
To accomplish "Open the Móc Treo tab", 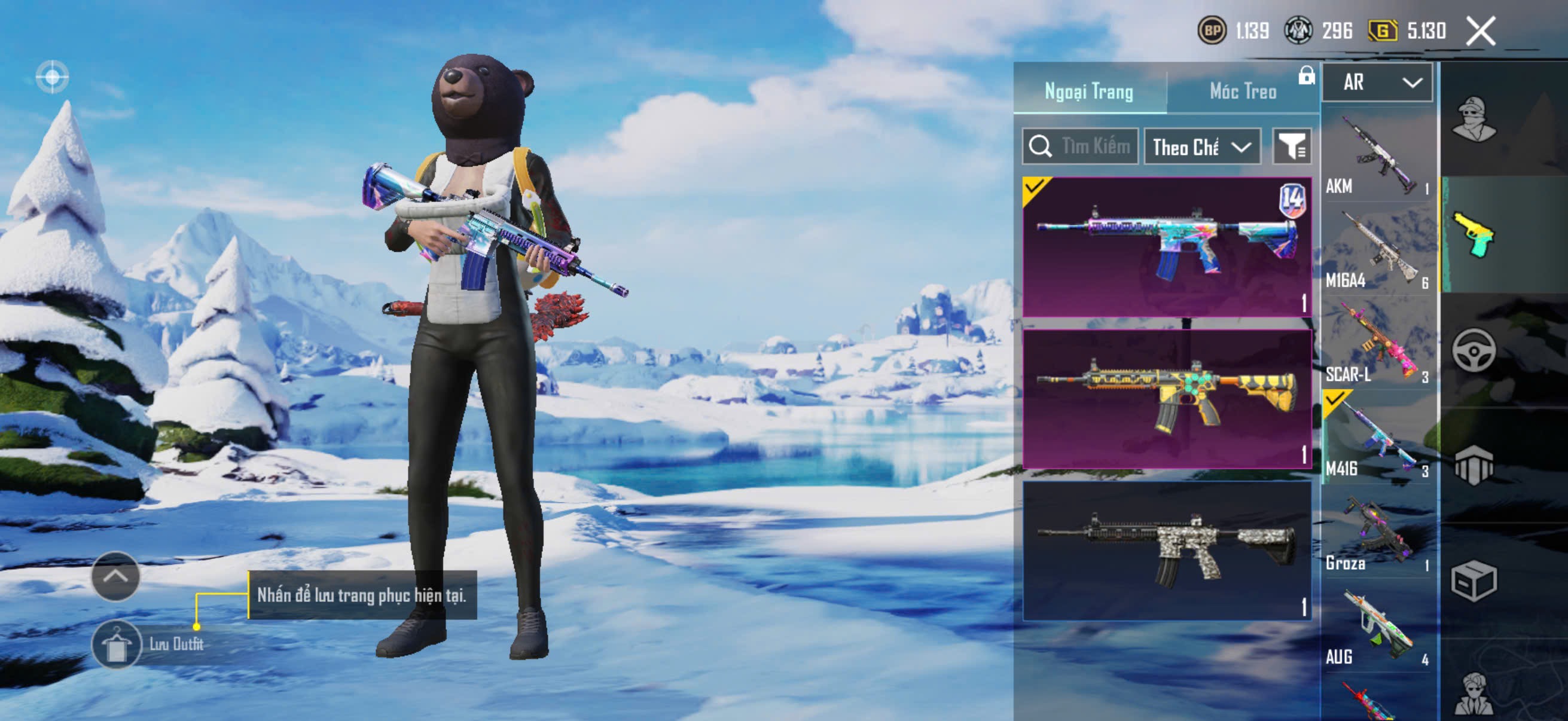I will (1242, 91).
